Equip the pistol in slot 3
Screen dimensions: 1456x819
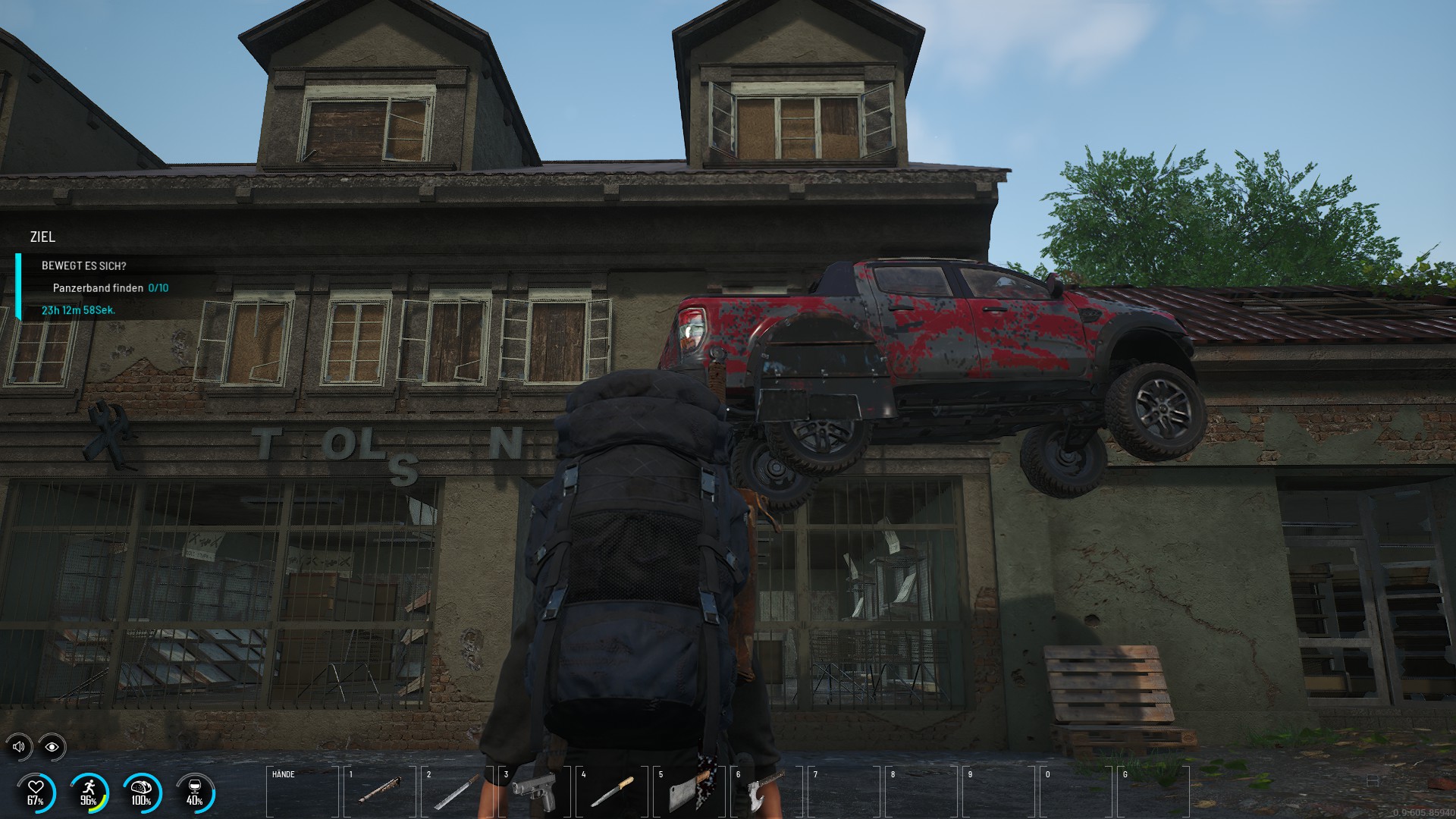tap(535, 792)
